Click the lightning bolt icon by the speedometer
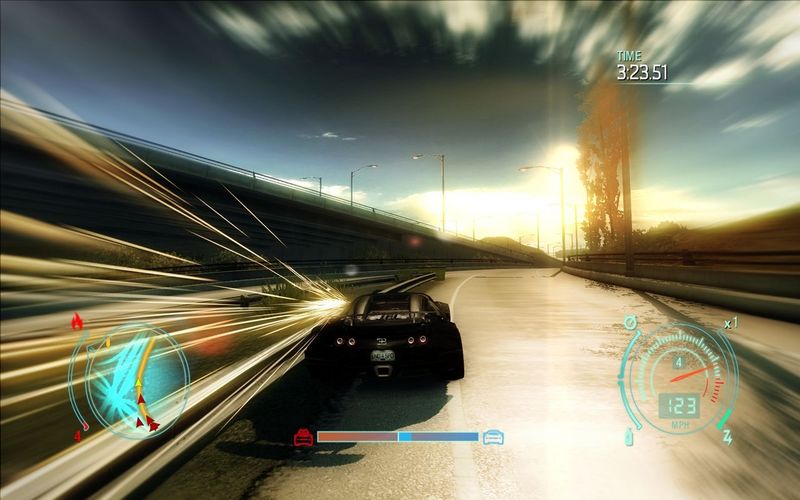 click(x=727, y=437)
